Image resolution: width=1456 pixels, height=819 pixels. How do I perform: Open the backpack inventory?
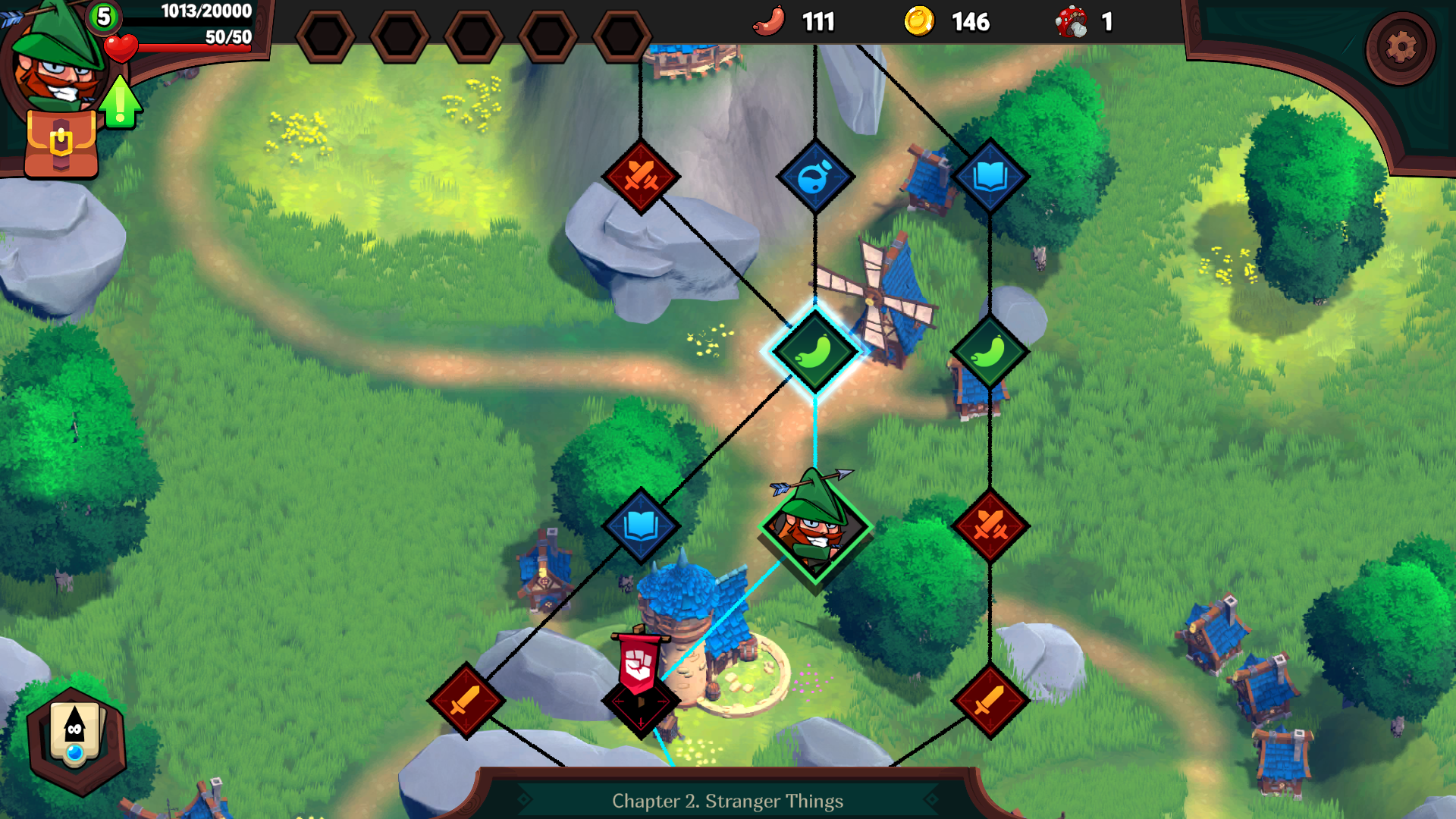pos(61,144)
